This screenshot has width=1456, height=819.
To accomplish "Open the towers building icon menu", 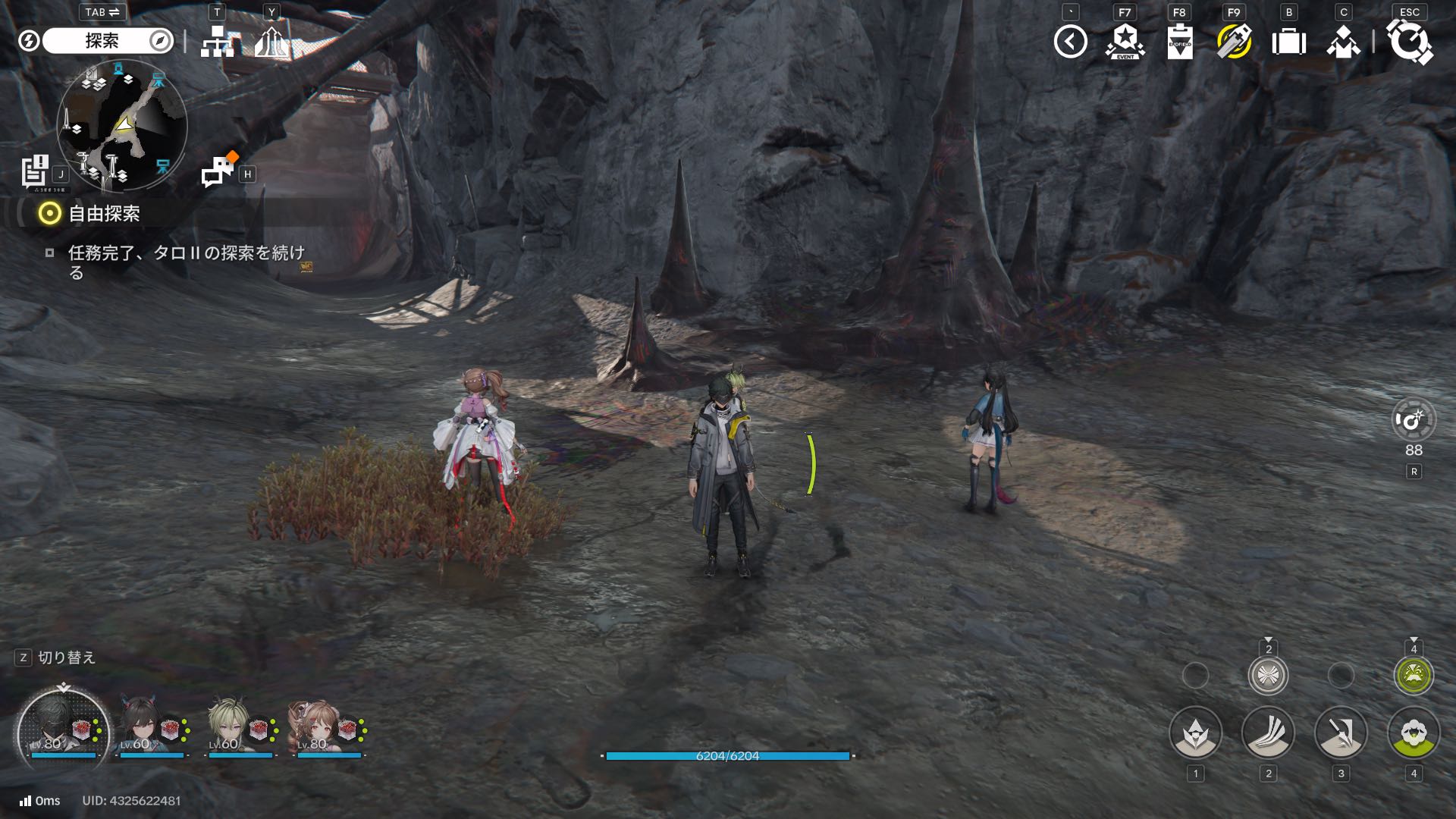I will tap(271, 42).
